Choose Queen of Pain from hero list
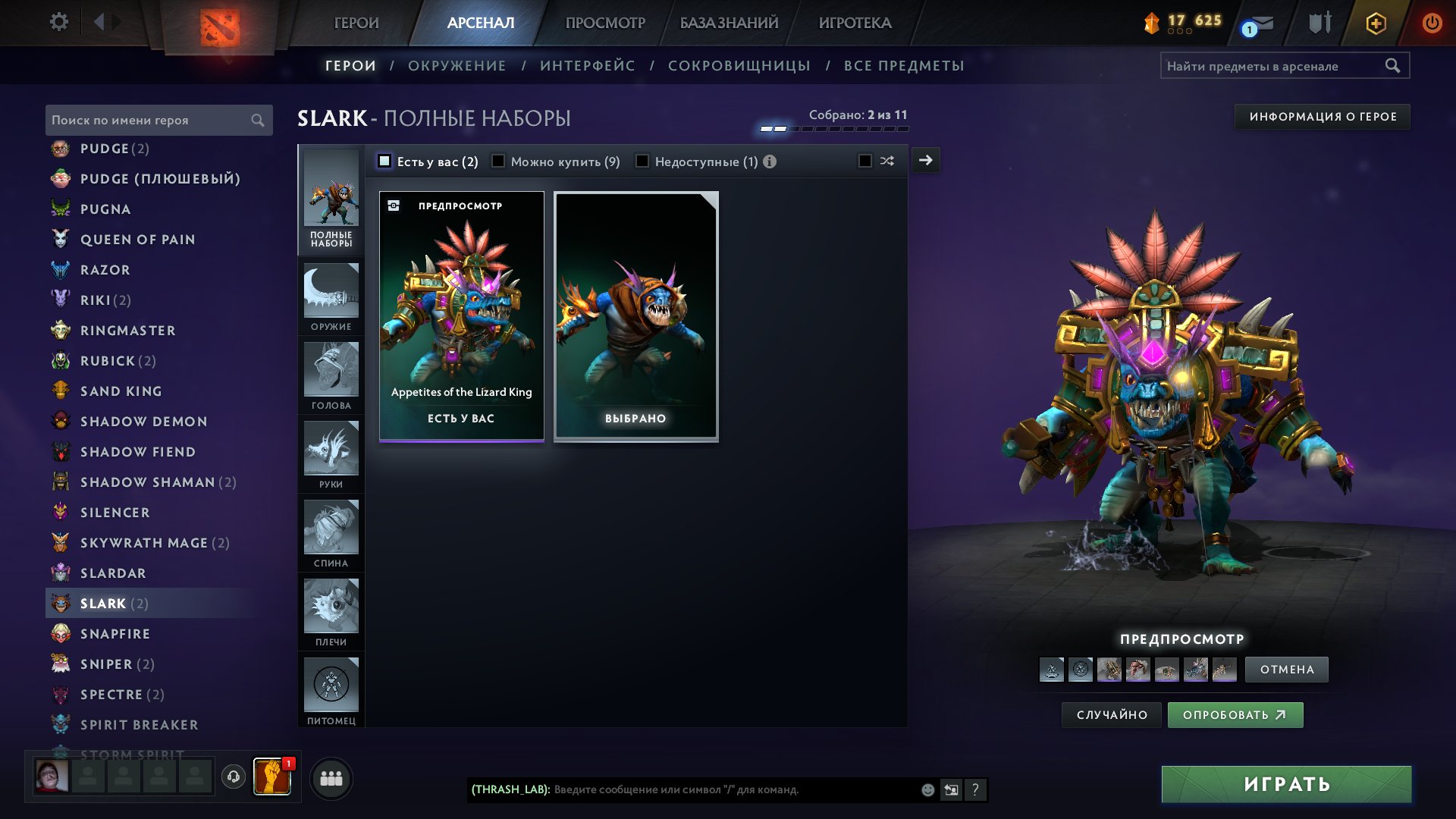Viewport: 1456px width, 819px height. 137,240
